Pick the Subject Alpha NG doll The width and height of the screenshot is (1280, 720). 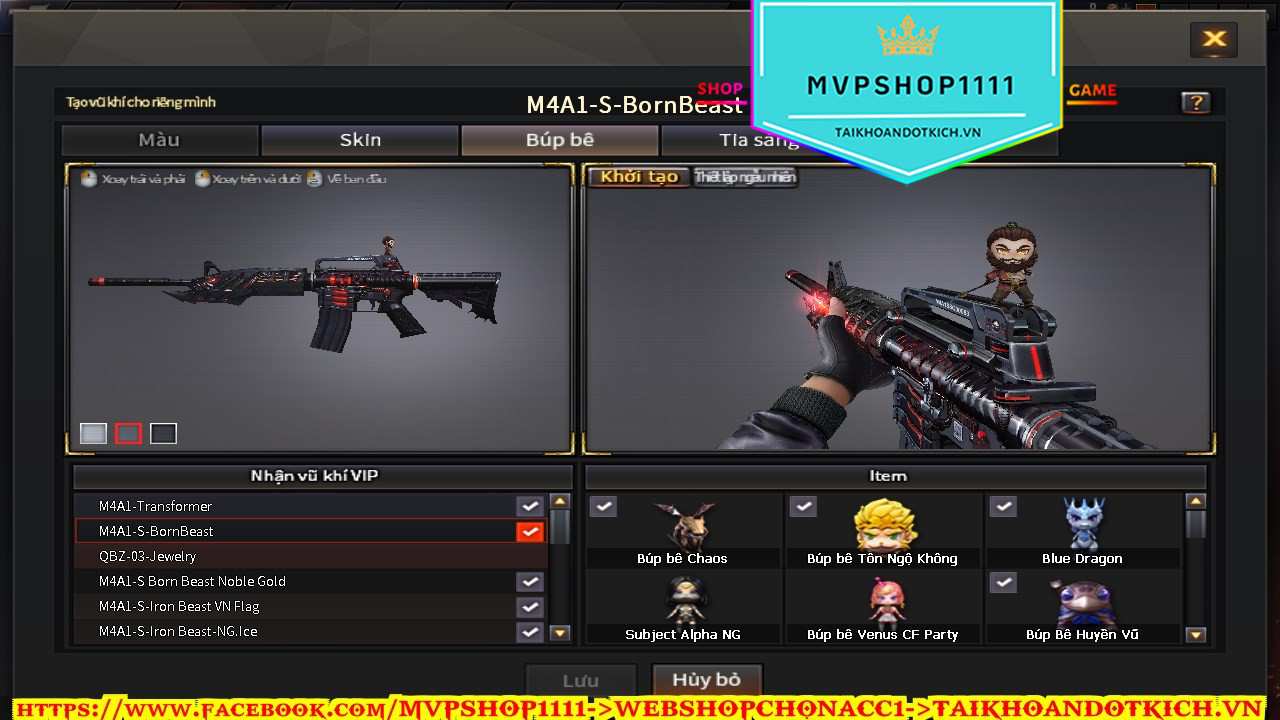[x=683, y=606]
